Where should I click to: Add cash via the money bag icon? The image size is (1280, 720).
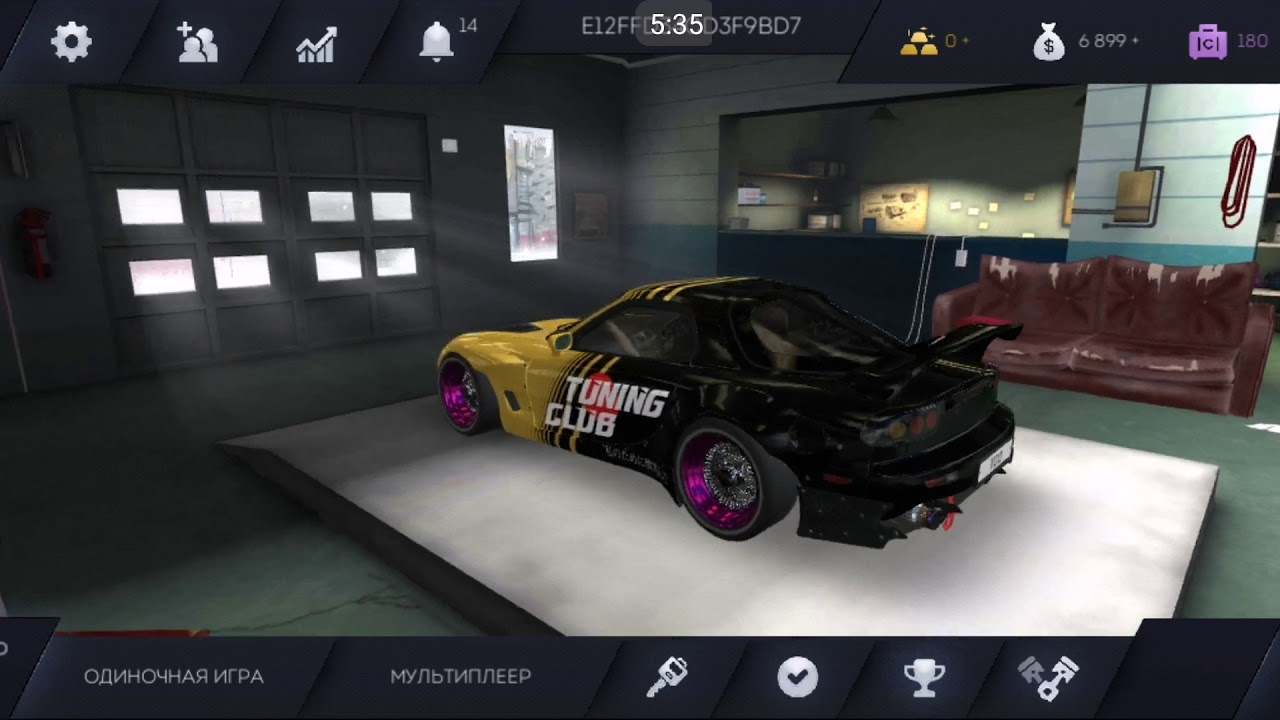click(1048, 41)
